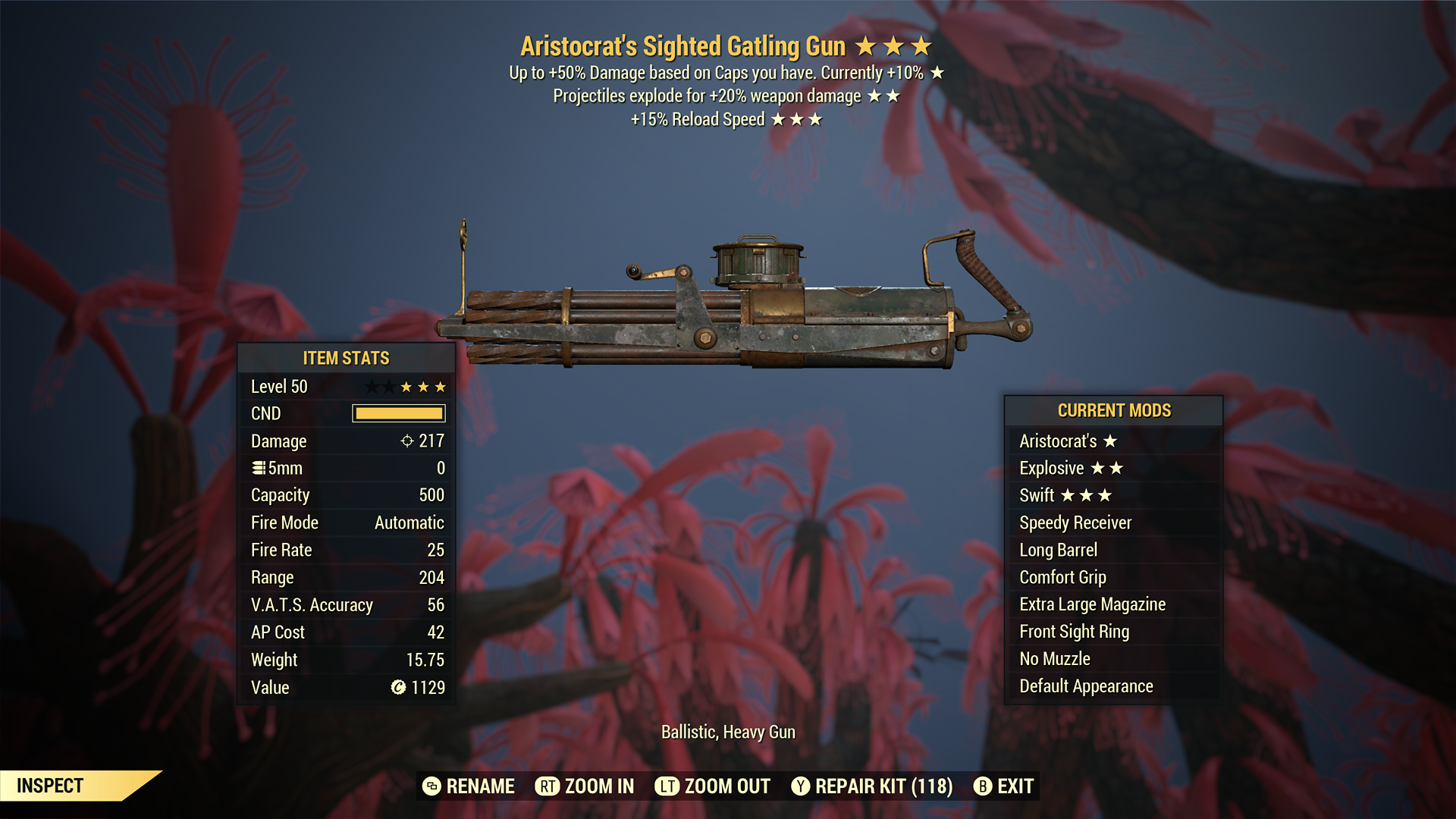Expand the Current Mods panel header
Image resolution: width=1456 pixels, height=819 pixels.
(1114, 411)
